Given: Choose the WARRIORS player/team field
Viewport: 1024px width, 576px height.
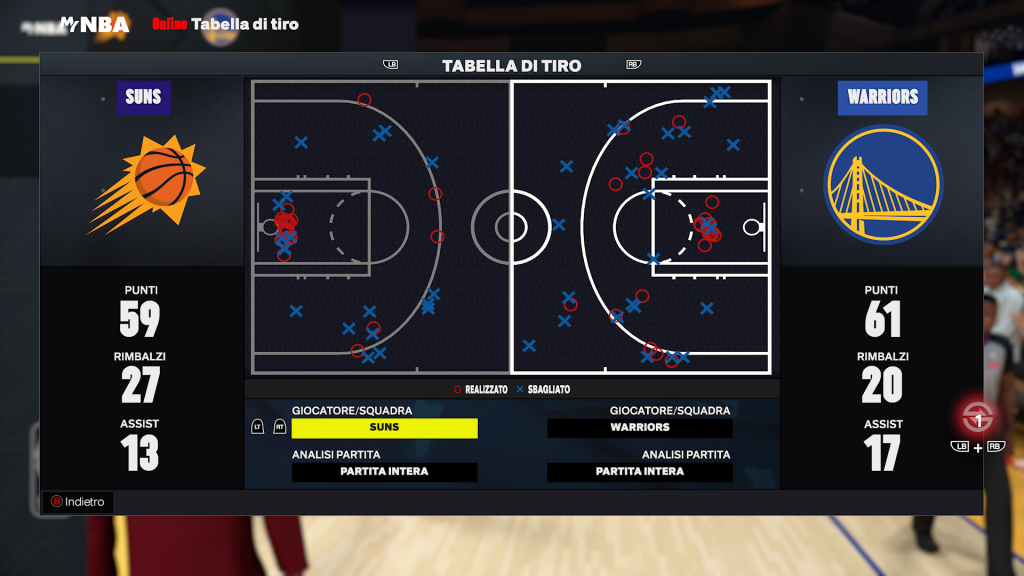Looking at the screenshot, I should [640, 428].
